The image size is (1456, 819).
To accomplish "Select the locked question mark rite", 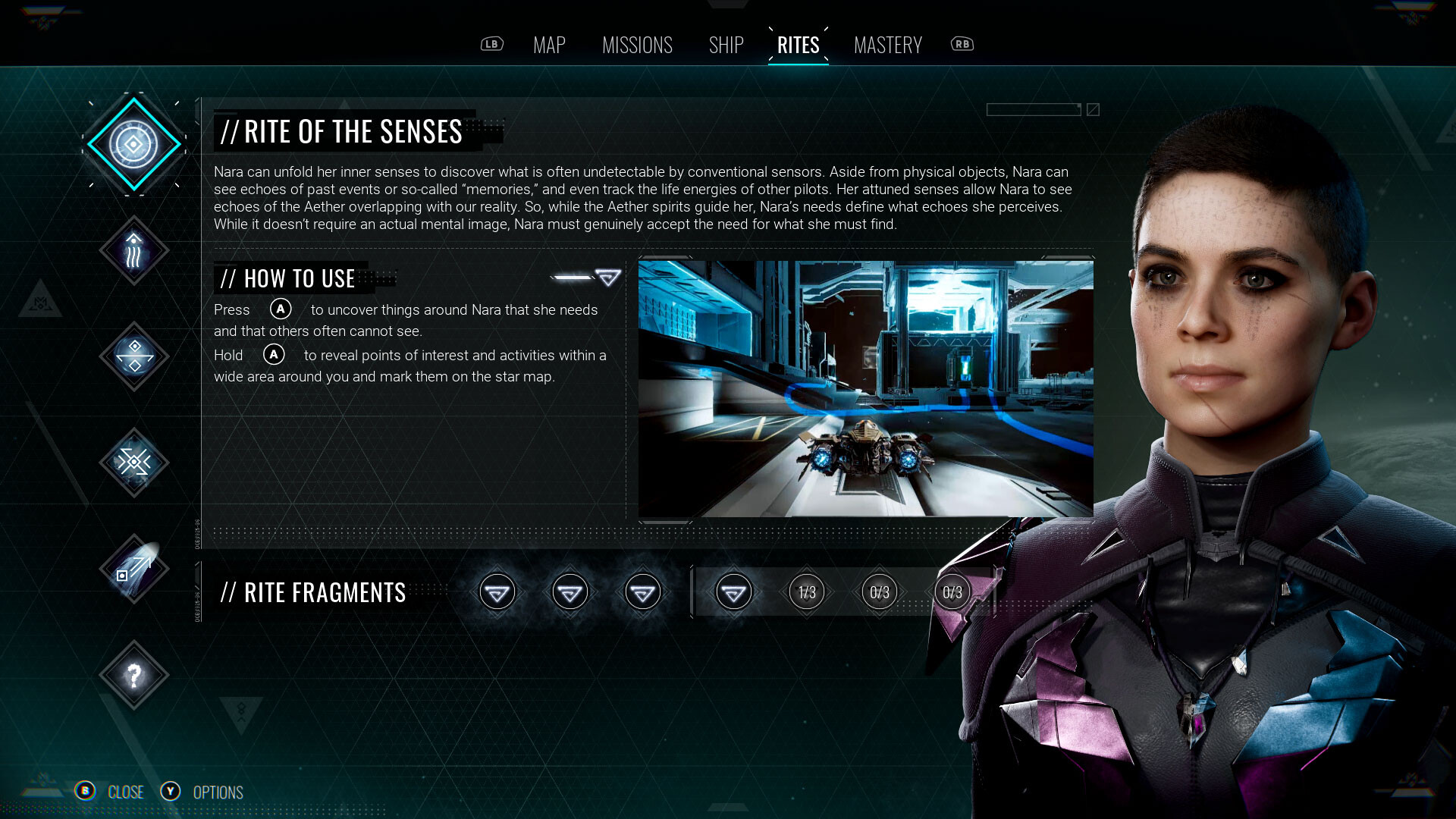I will [133, 675].
